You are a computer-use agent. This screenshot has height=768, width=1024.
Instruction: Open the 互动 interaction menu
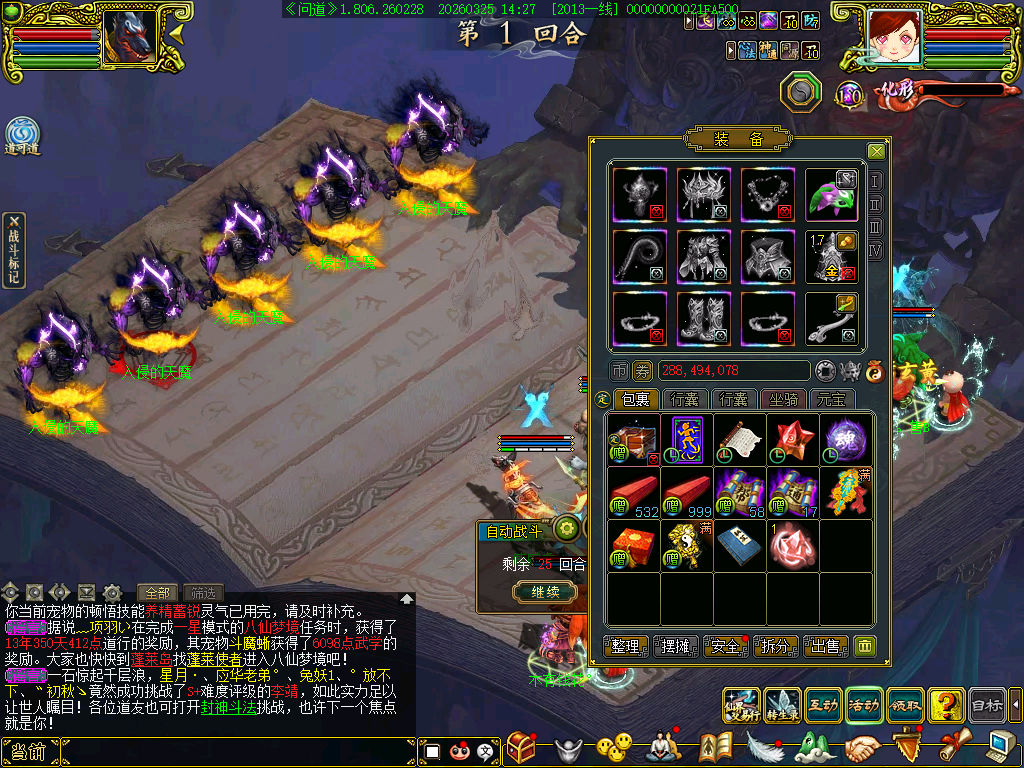coord(822,705)
